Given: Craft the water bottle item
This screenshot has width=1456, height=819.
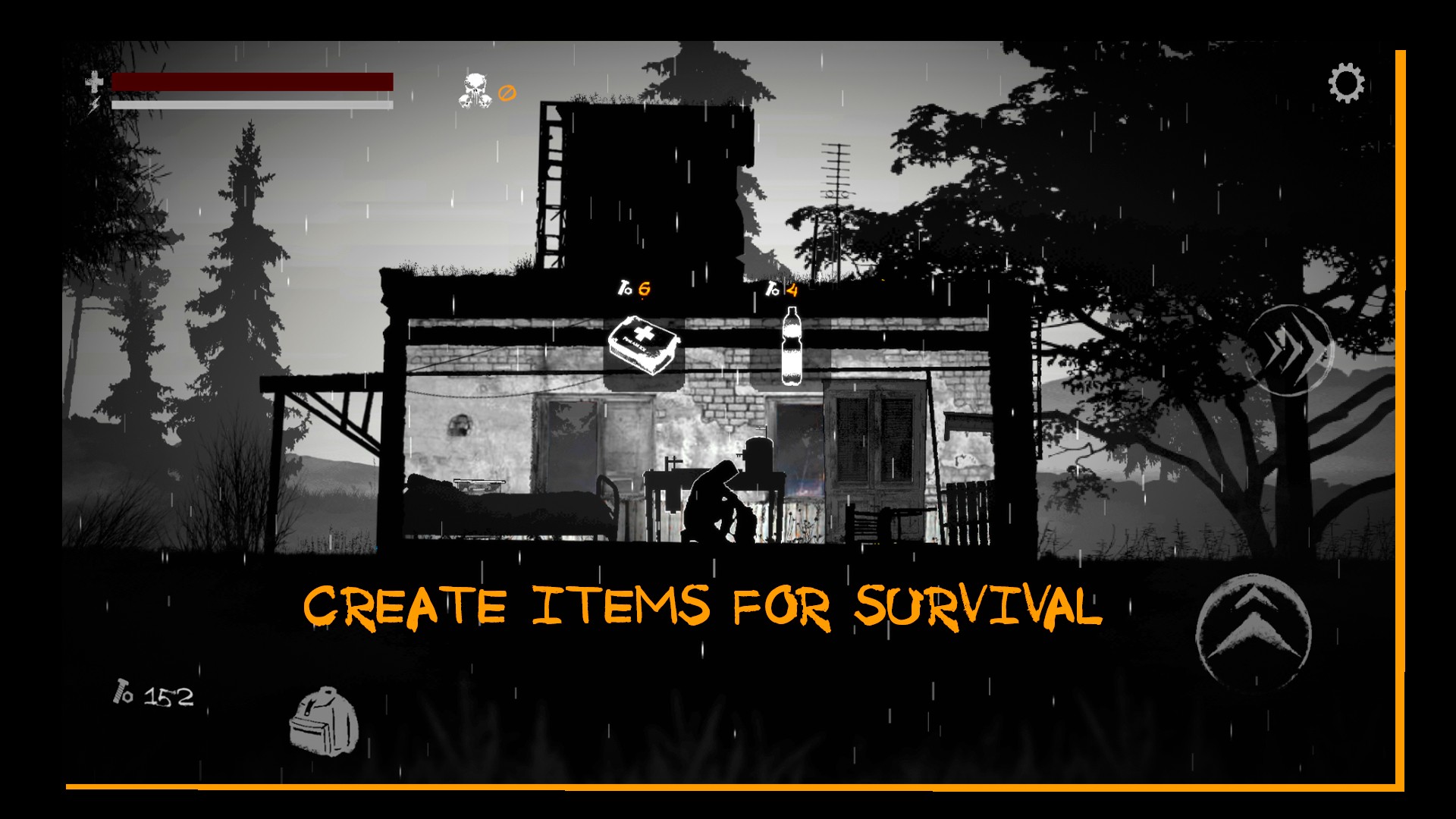Looking at the screenshot, I should coord(791,347).
